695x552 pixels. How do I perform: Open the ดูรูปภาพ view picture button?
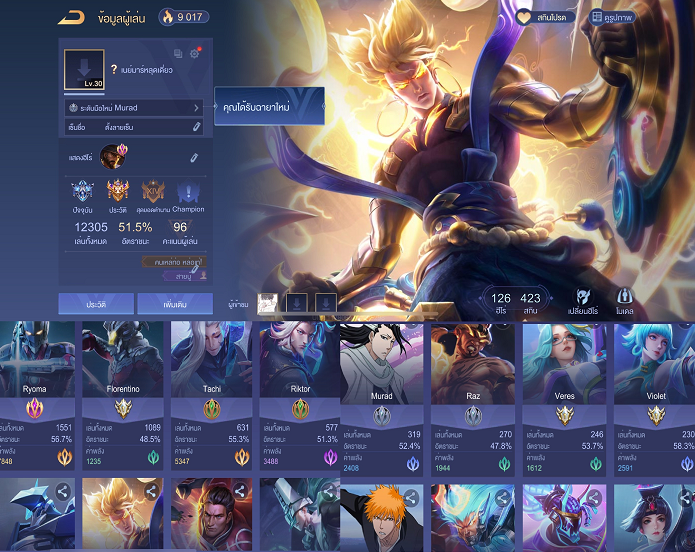[610, 17]
